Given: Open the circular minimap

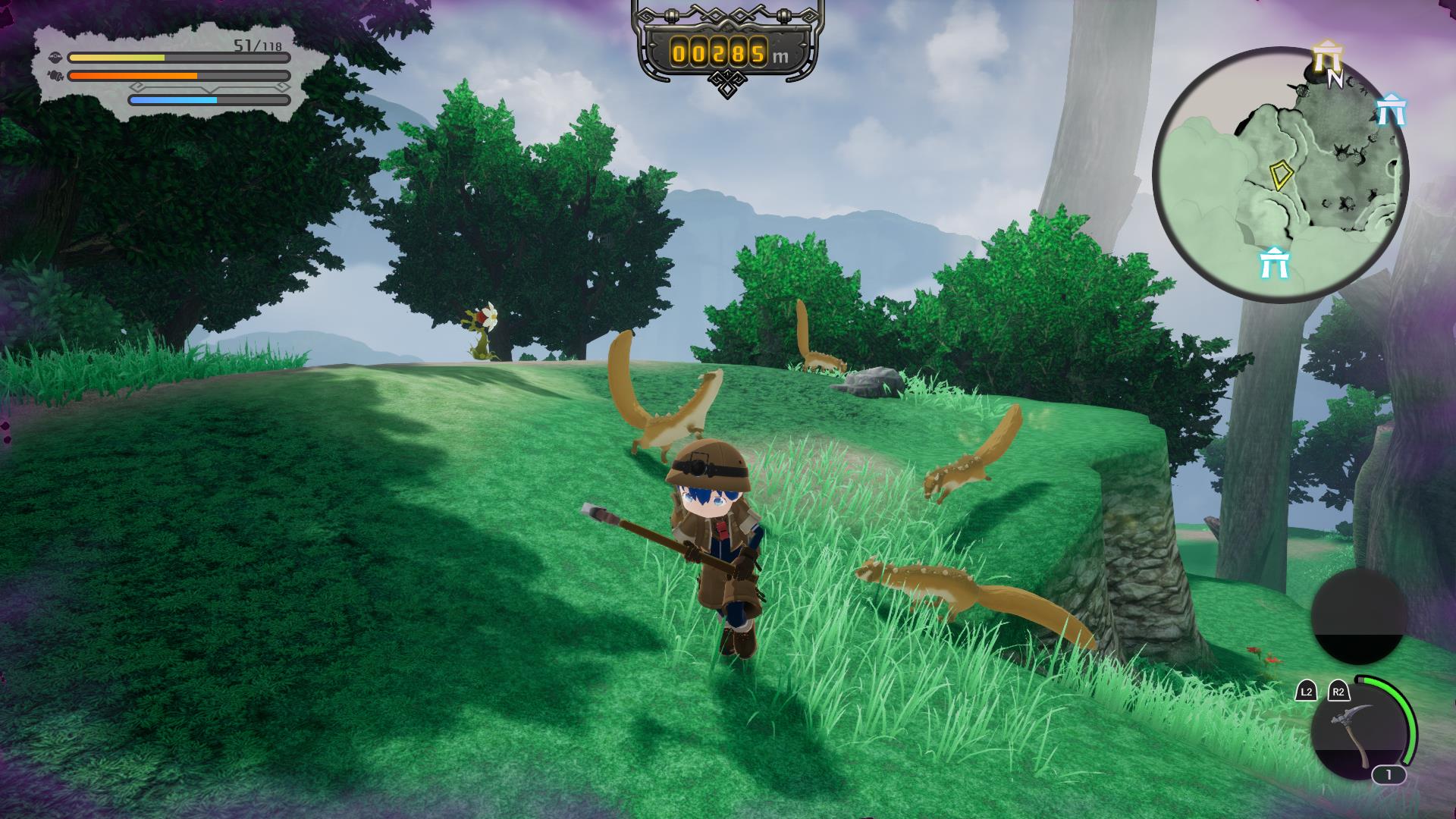Looking at the screenshot, I should (1280, 174).
